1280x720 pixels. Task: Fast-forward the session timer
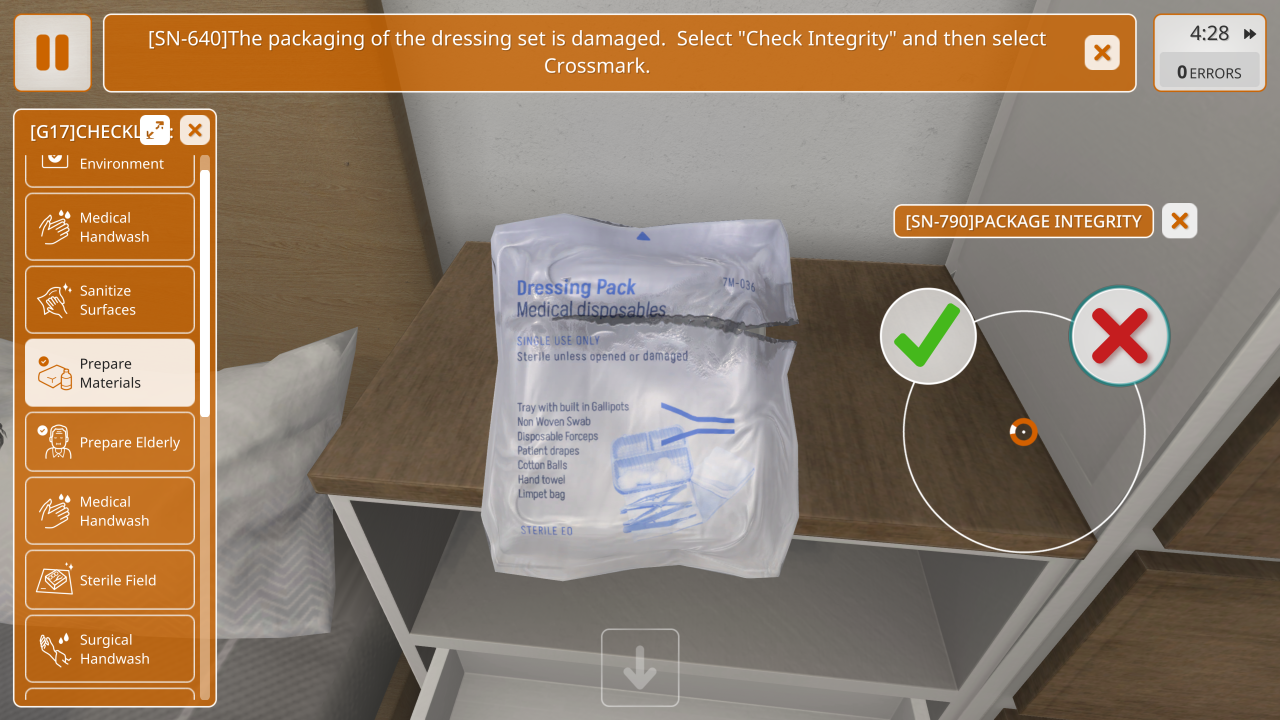1250,34
